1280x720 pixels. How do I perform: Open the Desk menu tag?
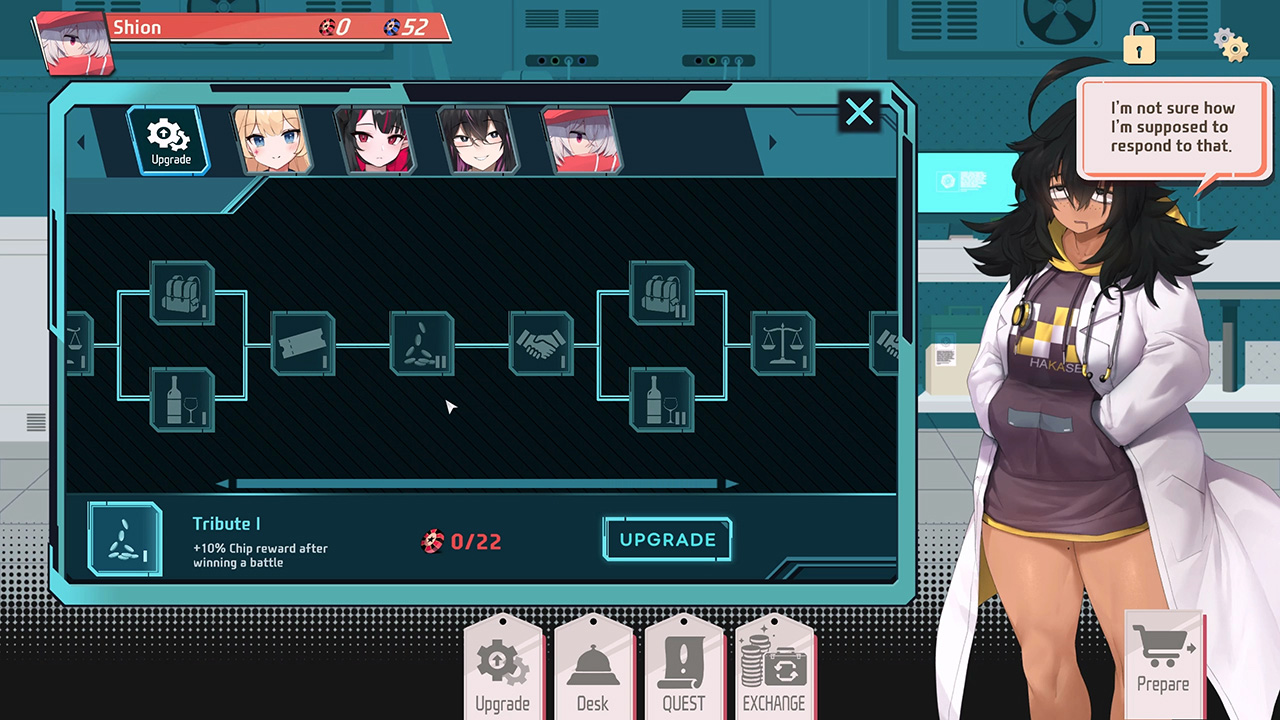pyautogui.click(x=593, y=668)
